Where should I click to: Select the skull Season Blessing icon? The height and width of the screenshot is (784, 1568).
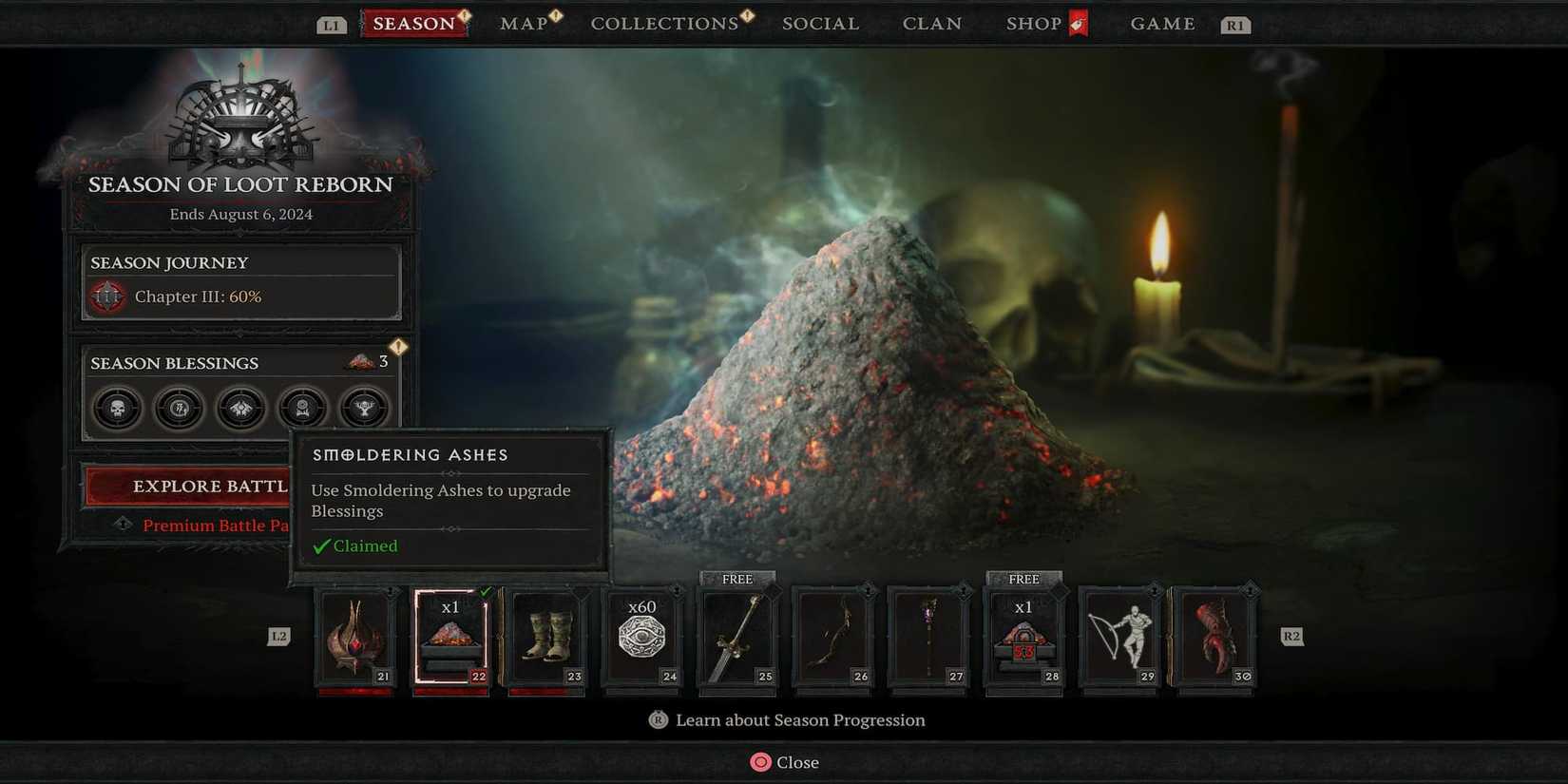116,407
